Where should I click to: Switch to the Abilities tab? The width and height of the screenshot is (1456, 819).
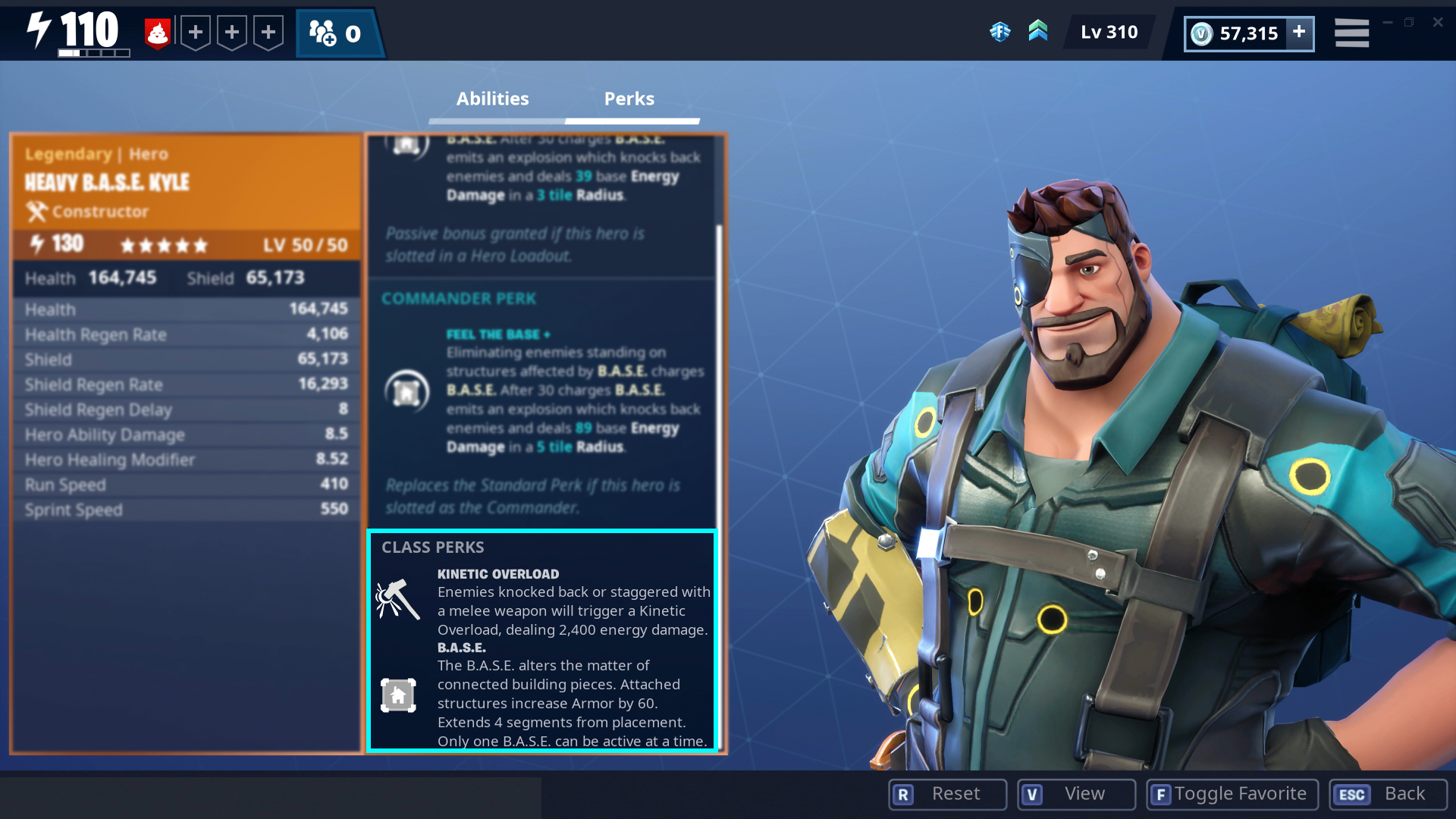pos(492,99)
